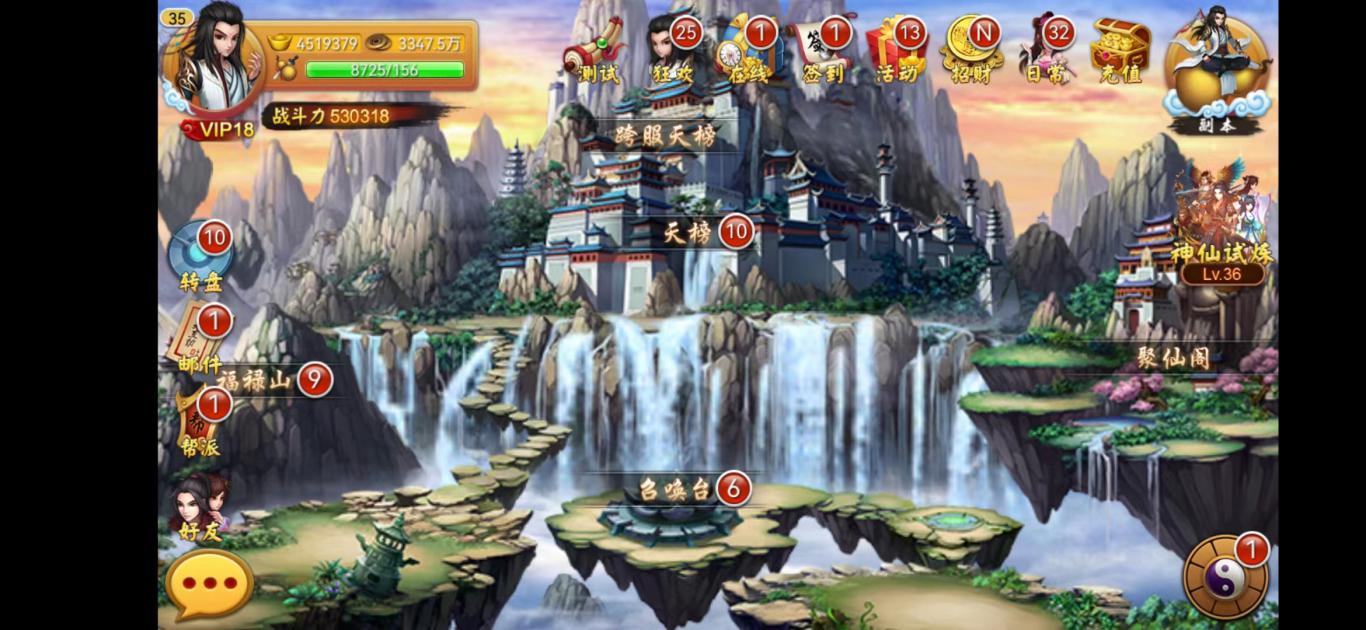Enter the 天榜 ranking hall
This screenshot has height=630, width=1366.
point(690,233)
